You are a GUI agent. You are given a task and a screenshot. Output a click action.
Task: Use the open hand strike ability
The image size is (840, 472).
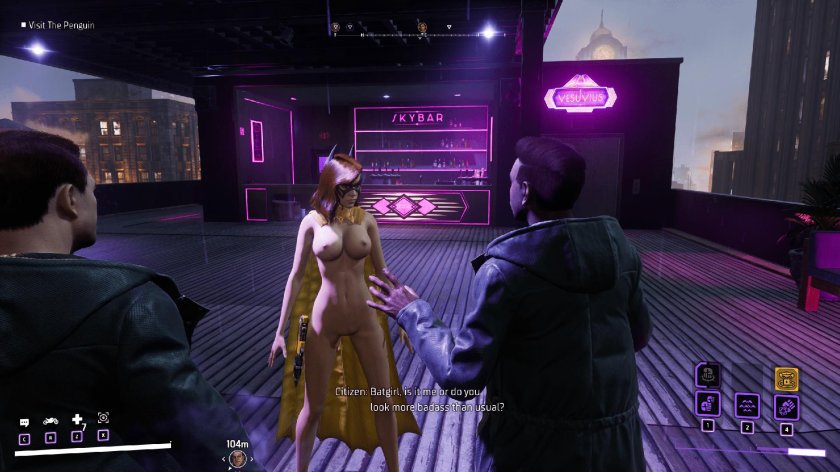coord(786,405)
